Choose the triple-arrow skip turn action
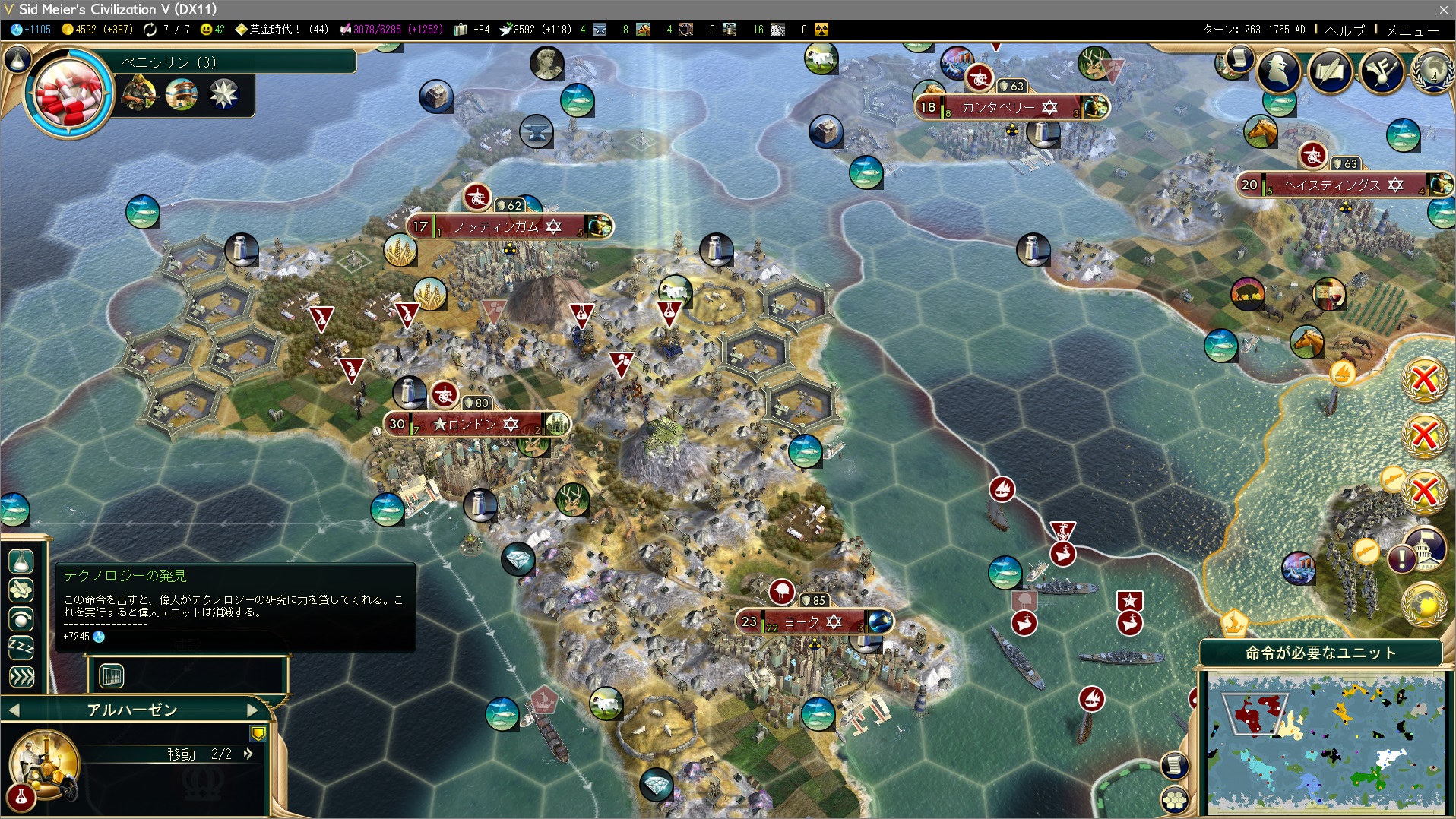The height and width of the screenshot is (819, 1456). click(x=21, y=676)
